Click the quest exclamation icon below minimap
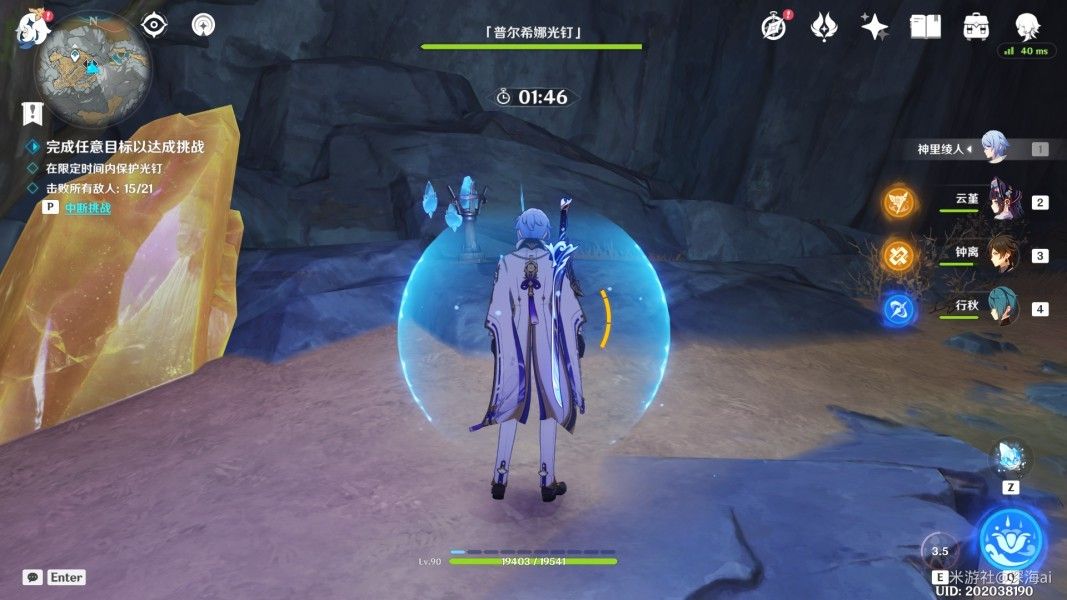Screen dimensions: 1067x600 [33, 113]
